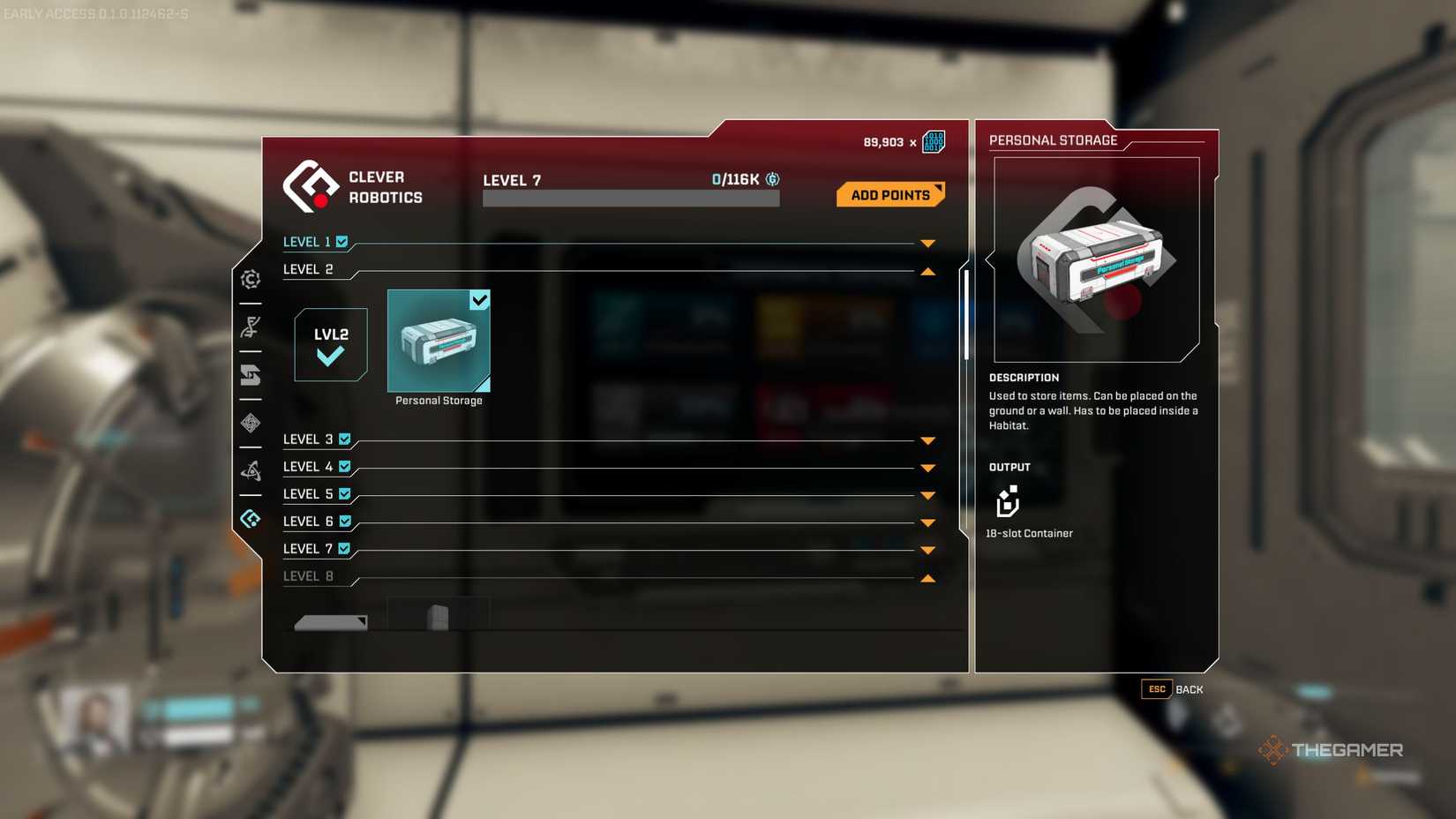Select the LVL2 unlocked badge
Screen dimensions: 1456x819
pos(330,344)
